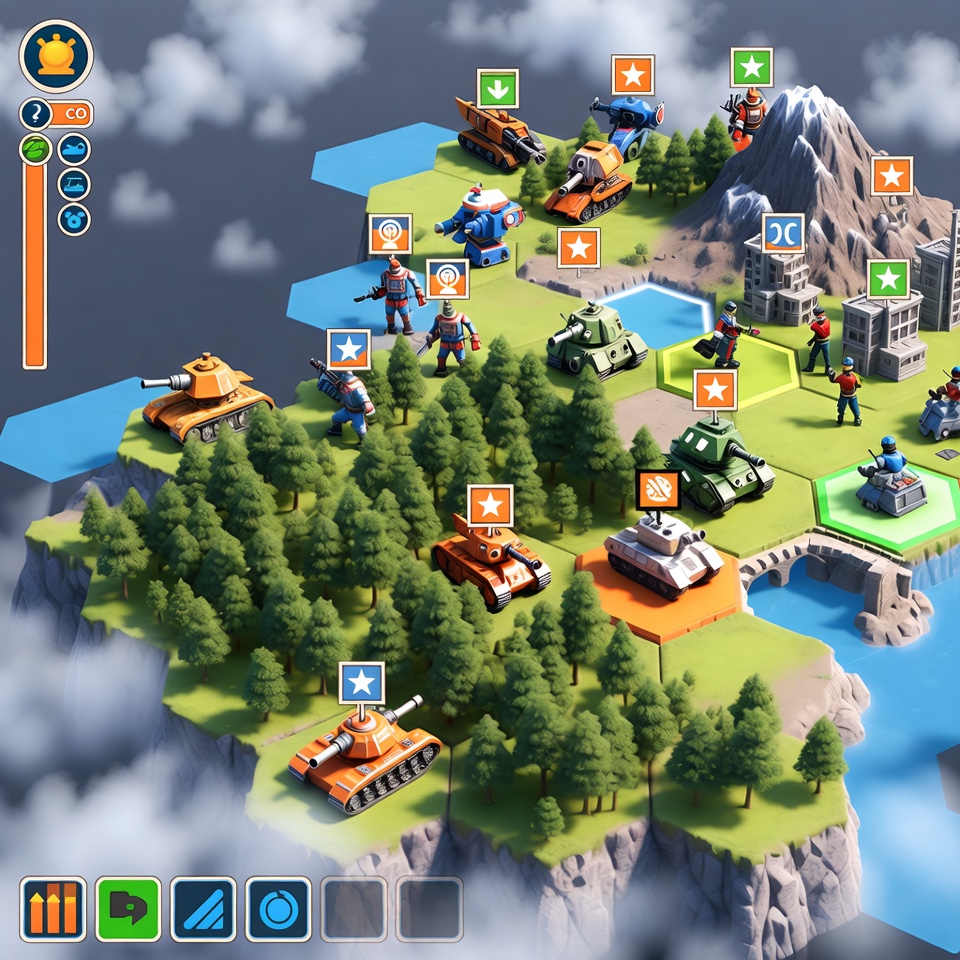Click the blue bear face round icon

74,219
